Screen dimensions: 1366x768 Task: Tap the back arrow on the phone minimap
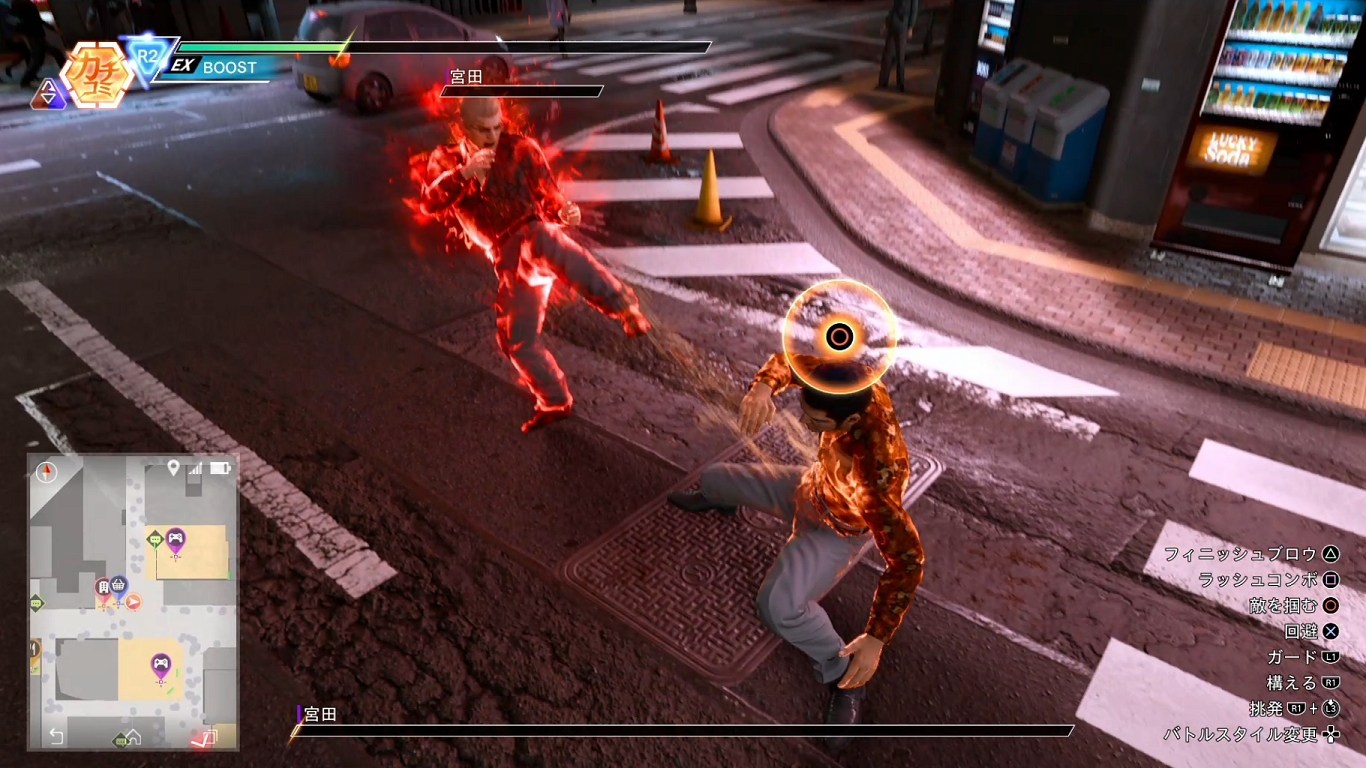click(x=56, y=737)
